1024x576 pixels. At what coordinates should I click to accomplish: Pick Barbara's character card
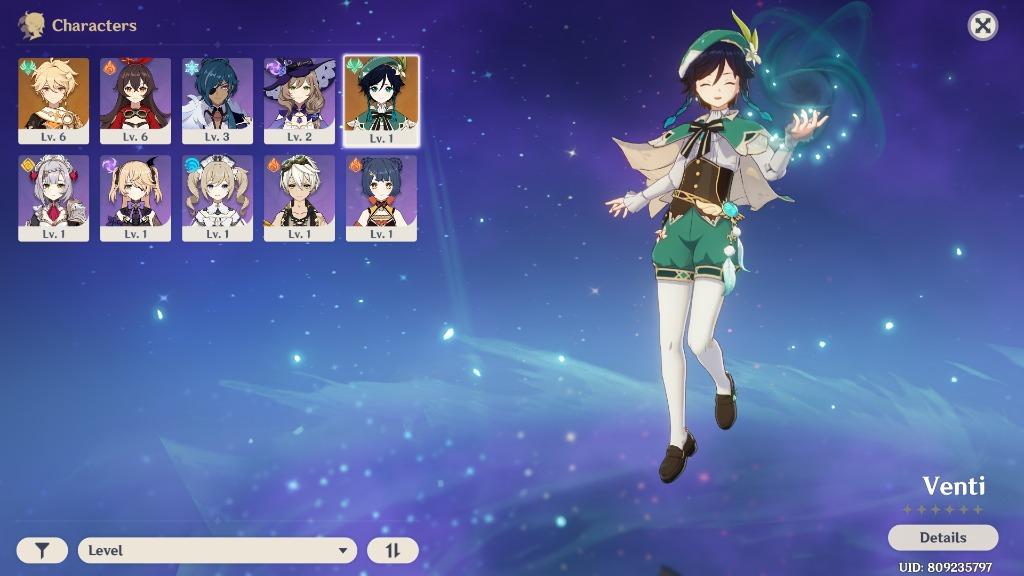217,197
